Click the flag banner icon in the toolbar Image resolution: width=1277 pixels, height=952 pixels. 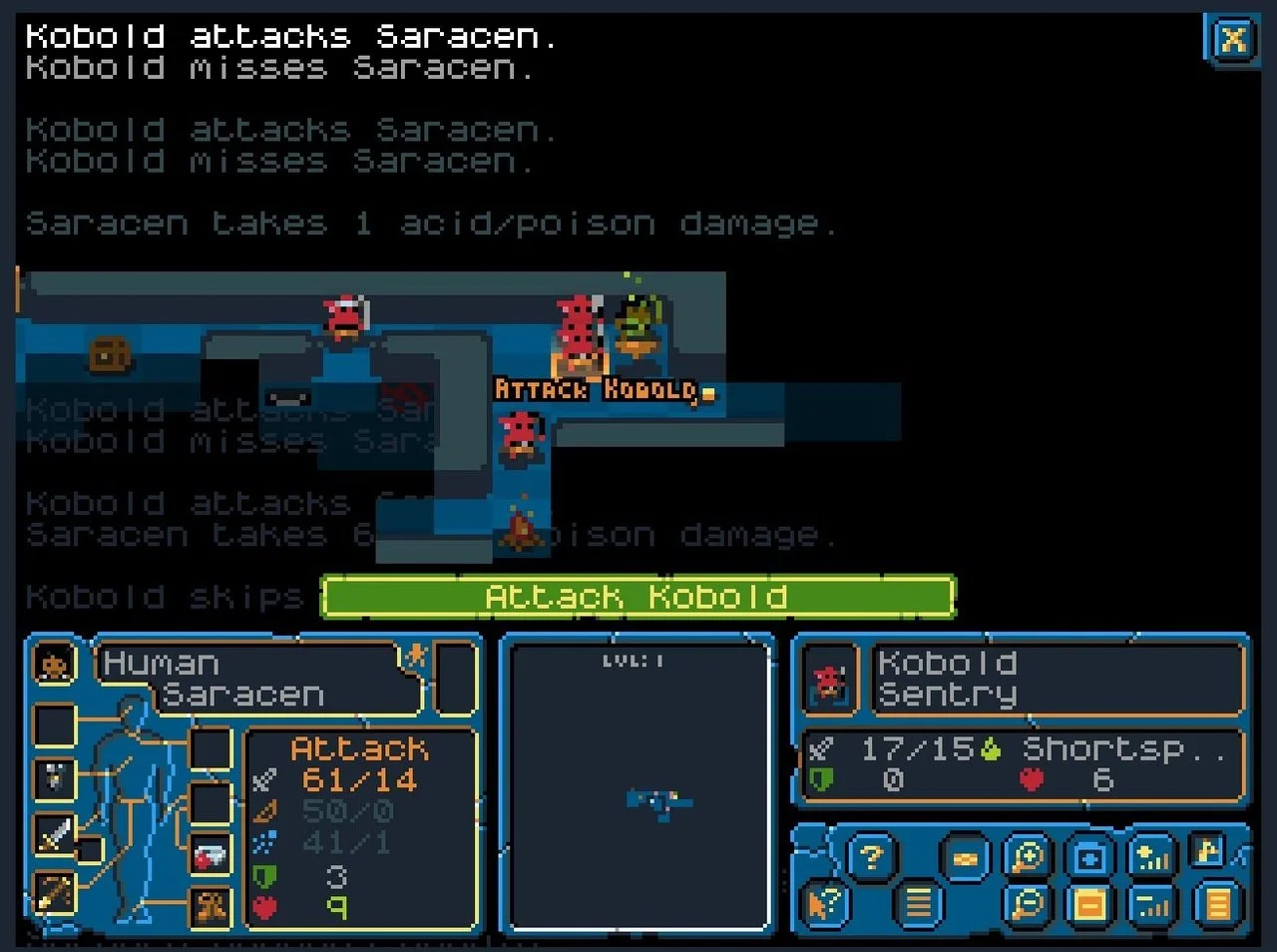click(1204, 849)
